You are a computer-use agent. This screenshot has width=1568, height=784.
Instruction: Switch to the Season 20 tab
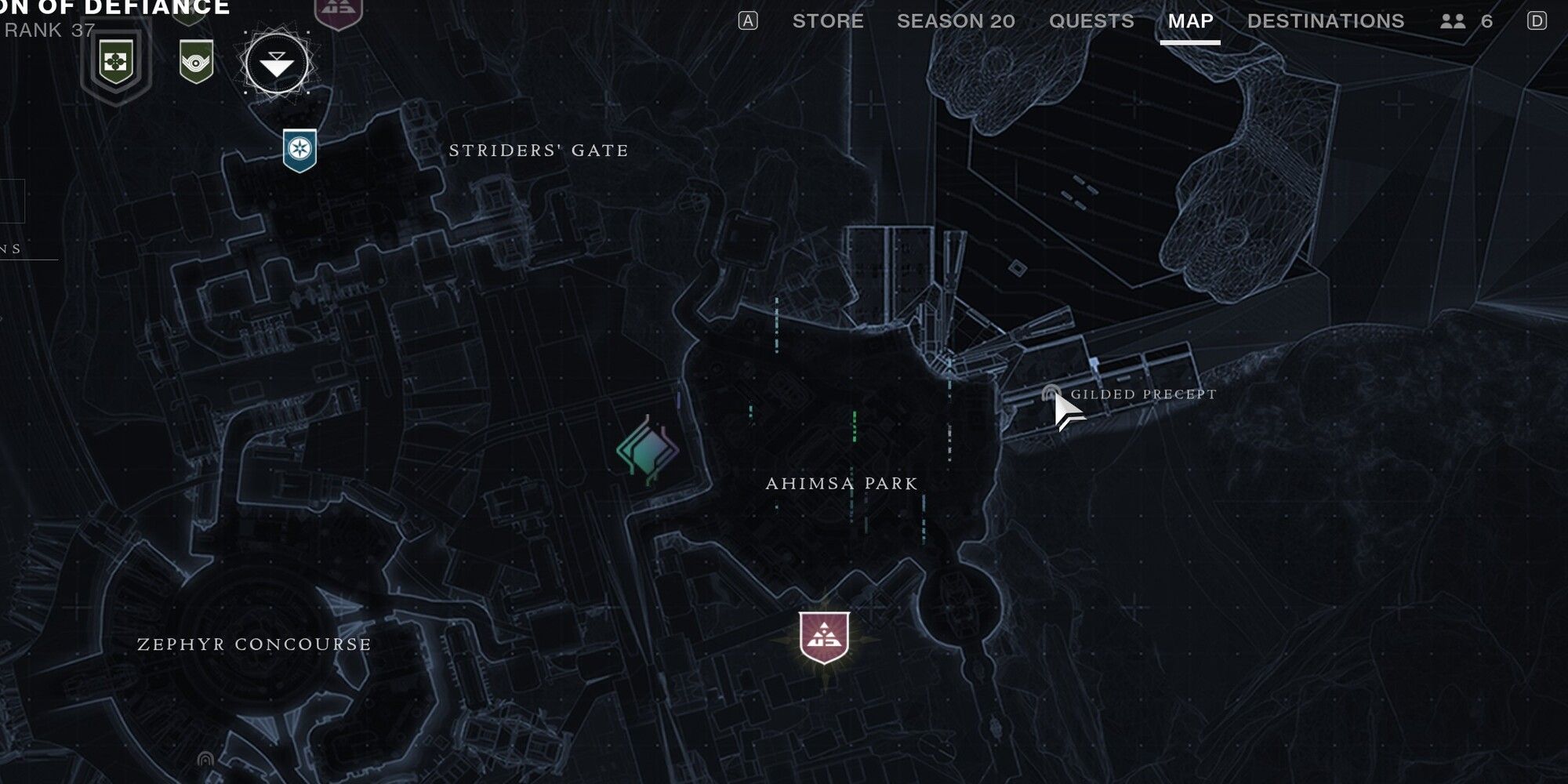(x=956, y=21)
